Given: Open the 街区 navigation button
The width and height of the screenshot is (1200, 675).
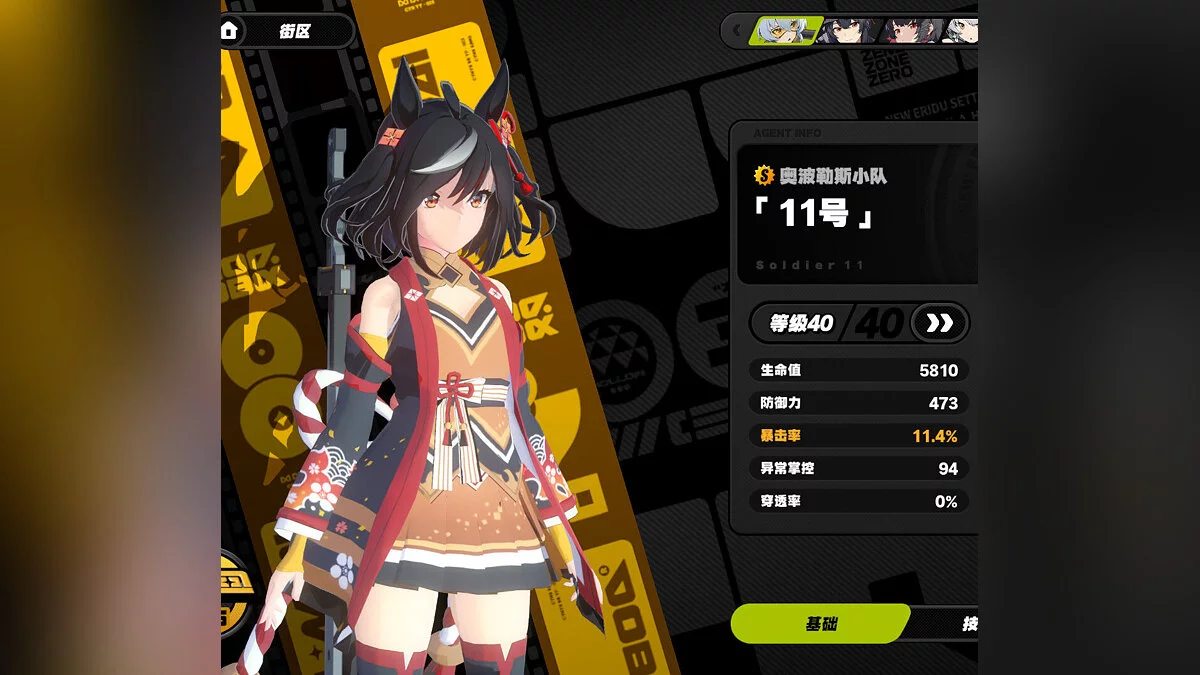Looking at the screenshot, I should tap(296, 31).
